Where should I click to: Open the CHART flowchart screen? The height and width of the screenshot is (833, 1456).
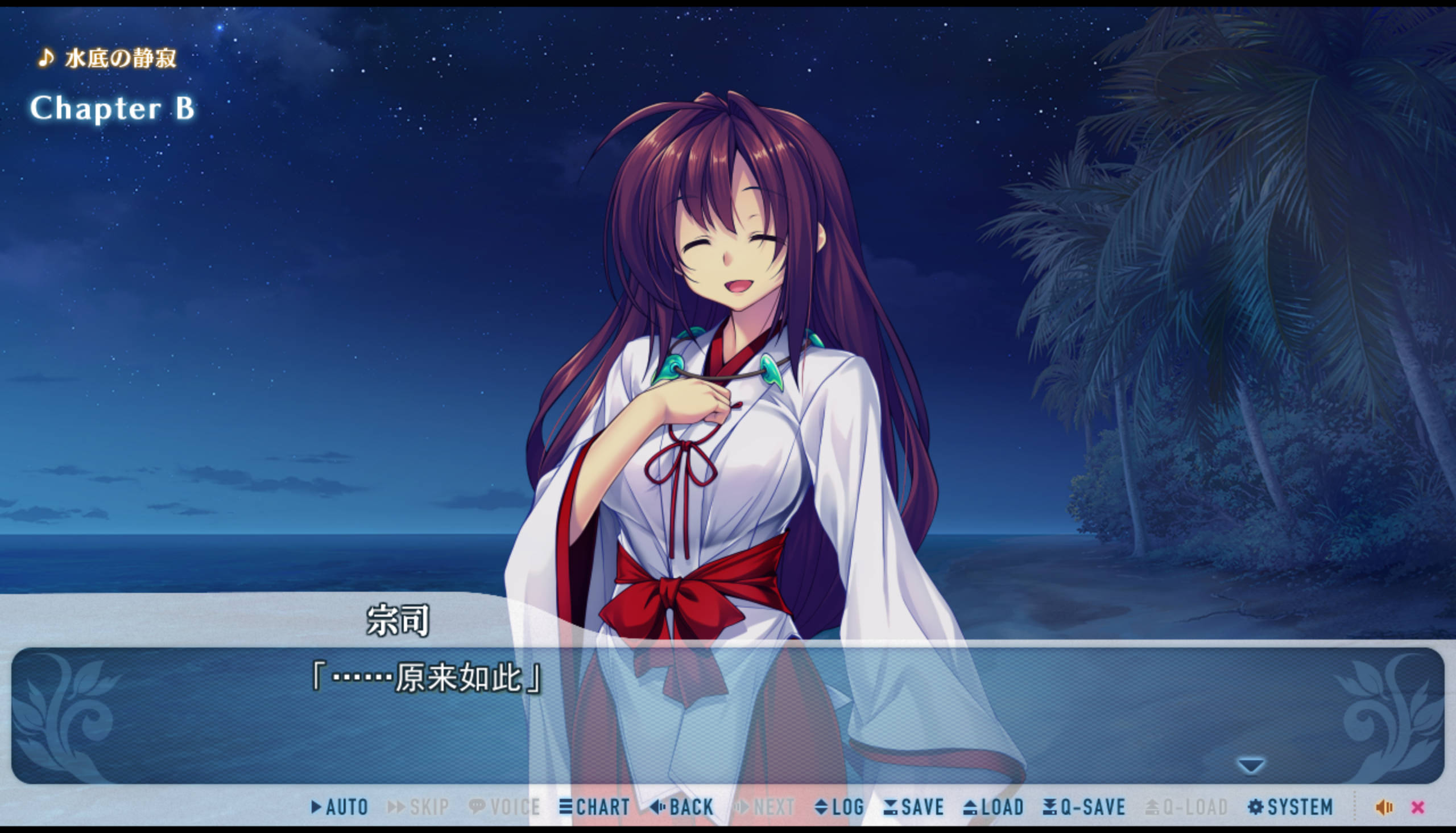coord(595,807)
